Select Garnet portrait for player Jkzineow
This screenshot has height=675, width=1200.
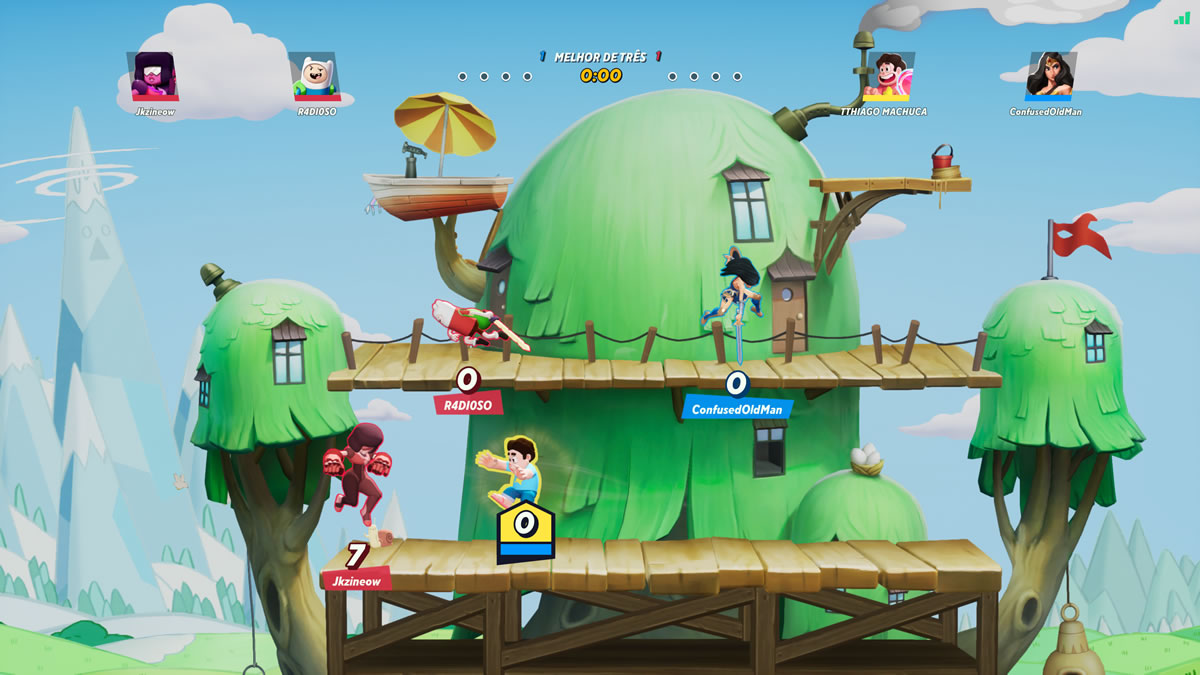coord(153,76)
